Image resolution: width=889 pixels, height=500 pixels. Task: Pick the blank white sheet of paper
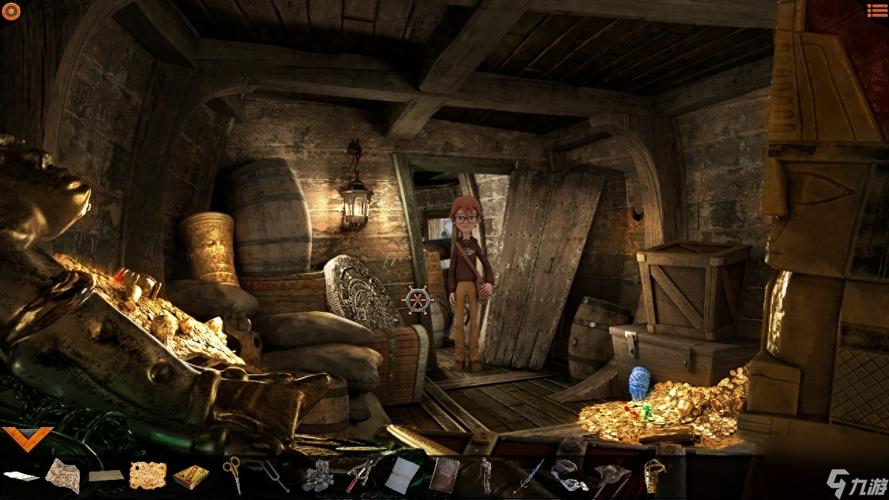click(x=403, y=474)
